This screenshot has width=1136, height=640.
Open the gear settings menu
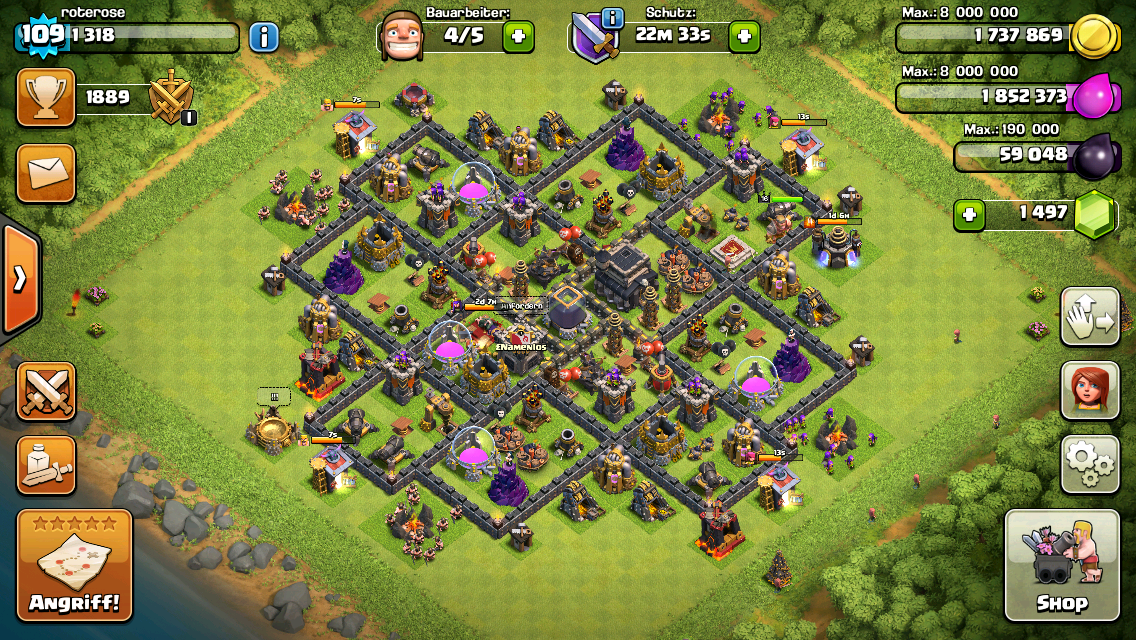1089,464
